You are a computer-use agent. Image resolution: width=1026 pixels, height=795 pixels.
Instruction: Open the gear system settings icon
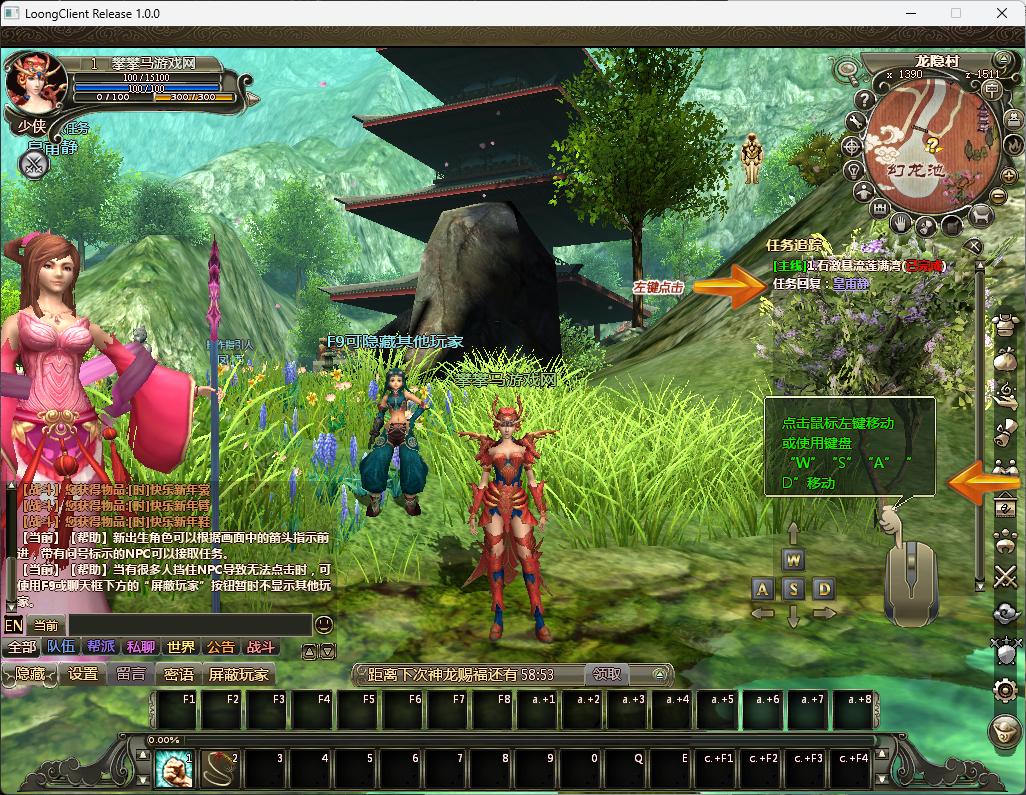[1005, 689]
